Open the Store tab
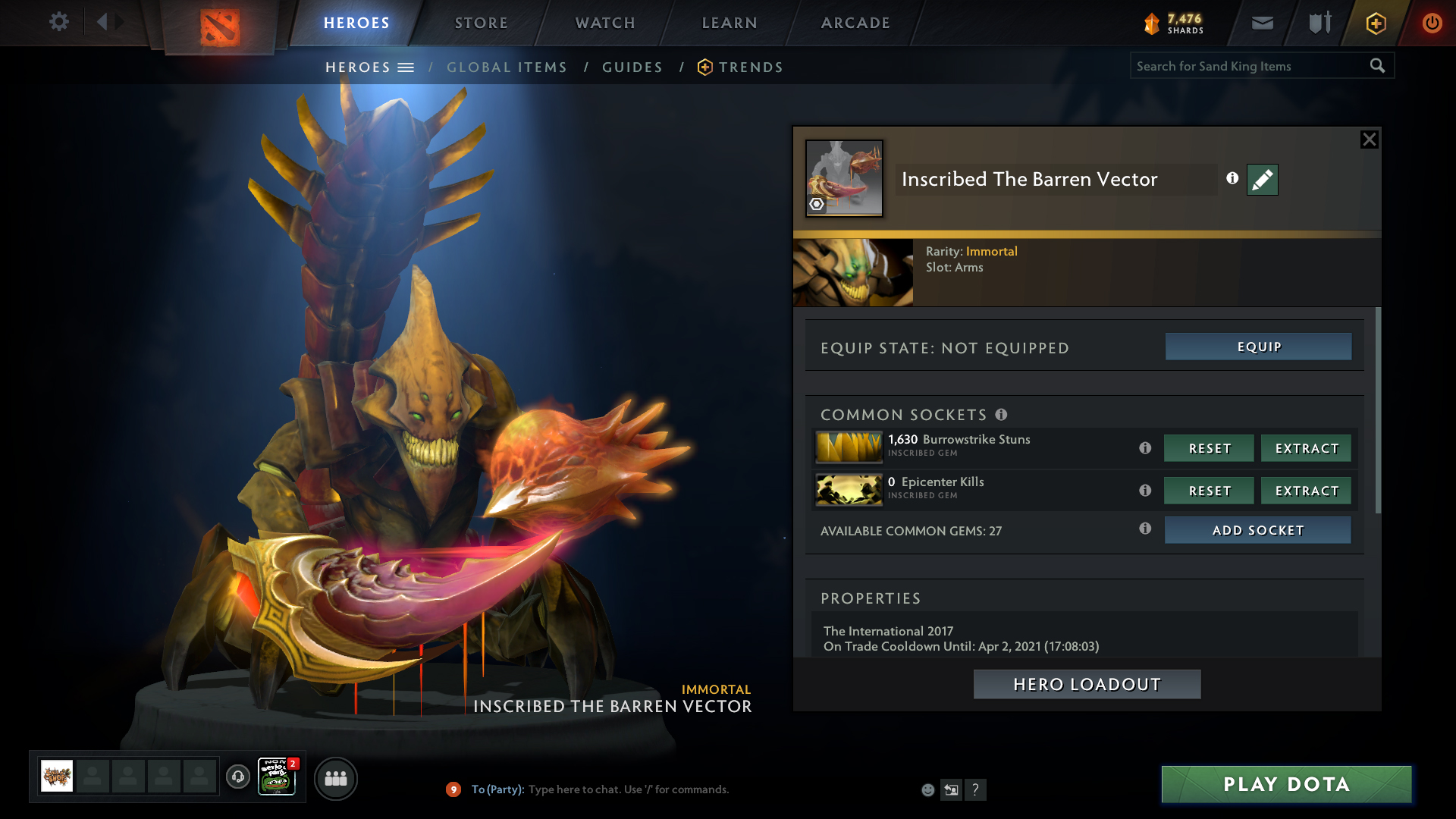 tap(481, 23)
